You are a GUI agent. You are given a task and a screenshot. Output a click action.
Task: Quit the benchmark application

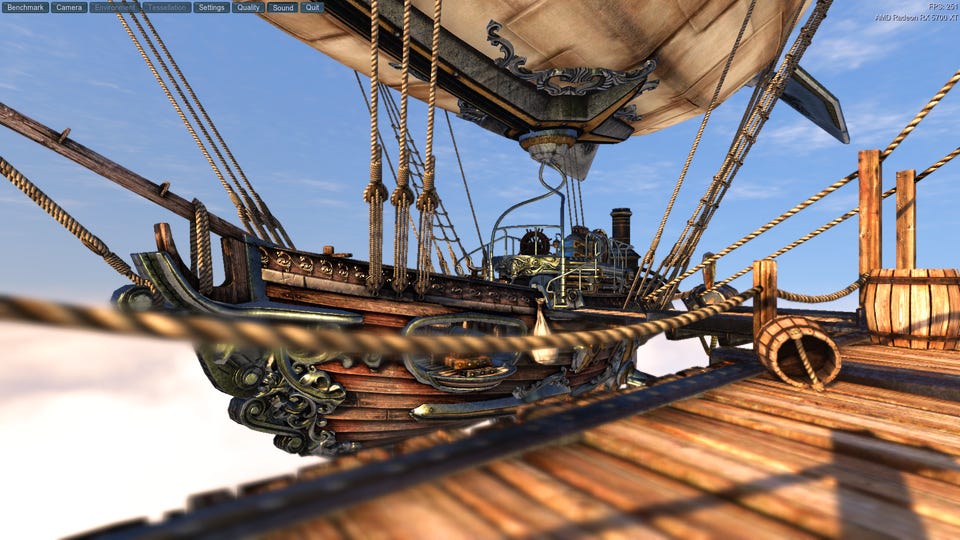(312, 7)
